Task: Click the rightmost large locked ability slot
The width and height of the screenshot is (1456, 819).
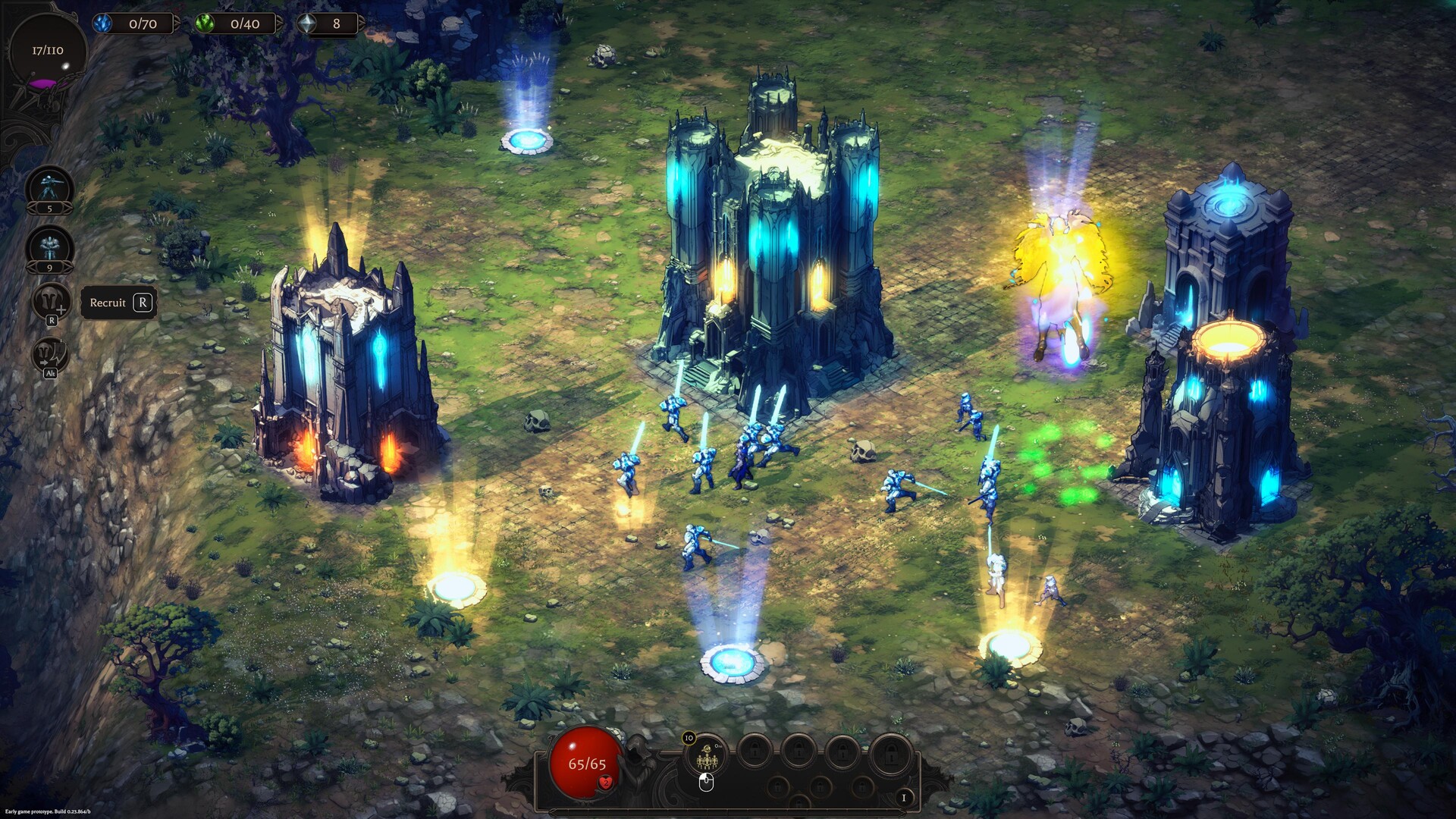Action: click(x=890, y=755)
